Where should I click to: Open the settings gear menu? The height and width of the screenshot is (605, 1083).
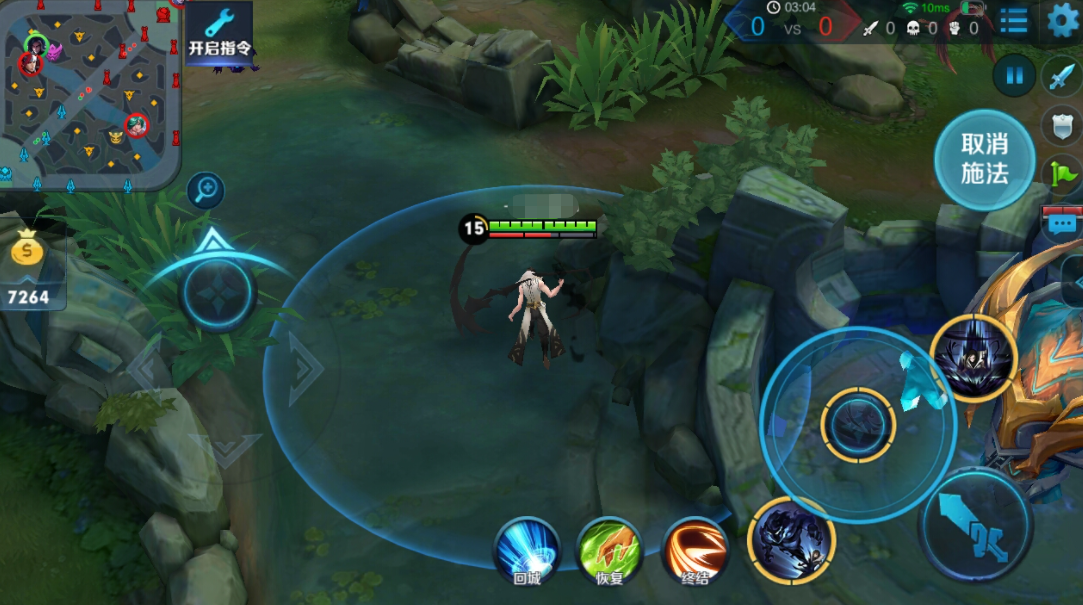pos(1062,20)
